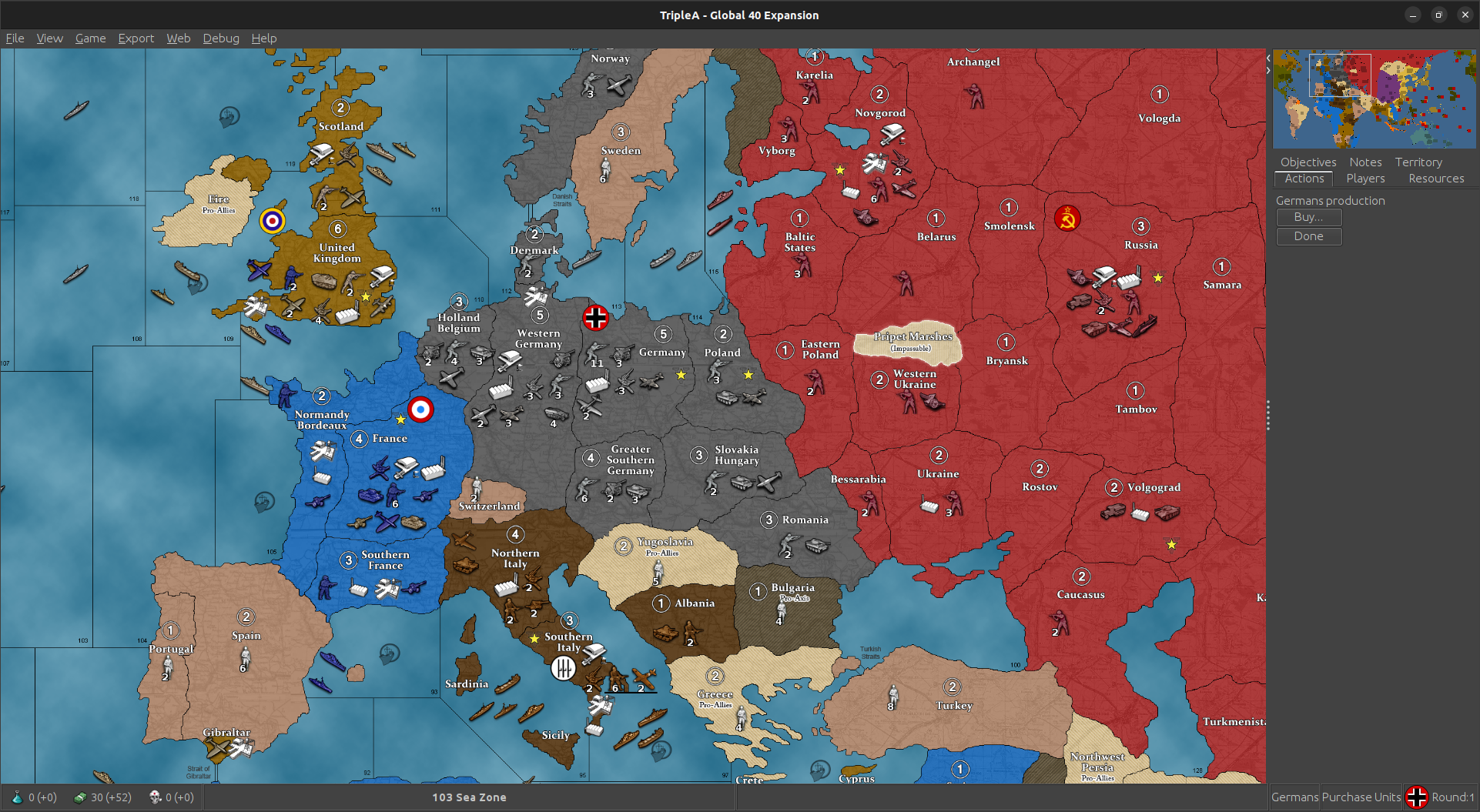The width and height of the screenshot is (1480, 812).
Task: Open the Game menu
Action: [90, 38]
